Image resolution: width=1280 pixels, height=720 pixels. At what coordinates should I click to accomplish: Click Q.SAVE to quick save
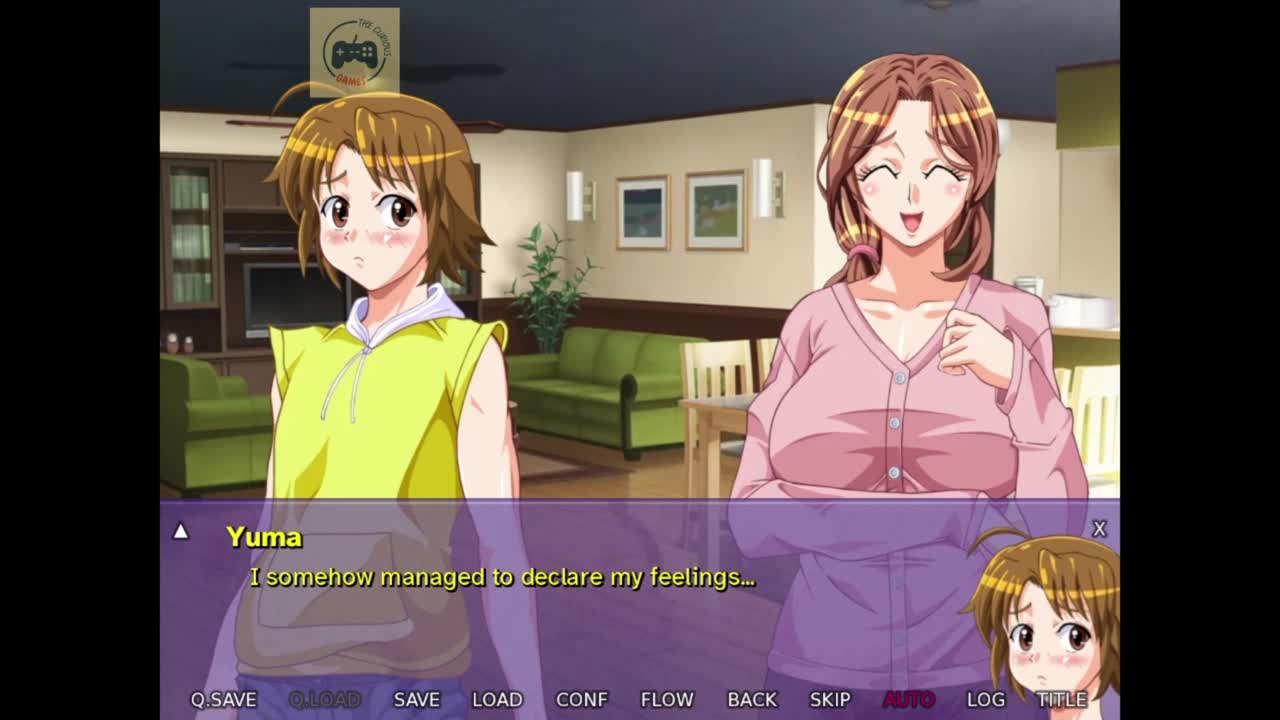[223, 700]
